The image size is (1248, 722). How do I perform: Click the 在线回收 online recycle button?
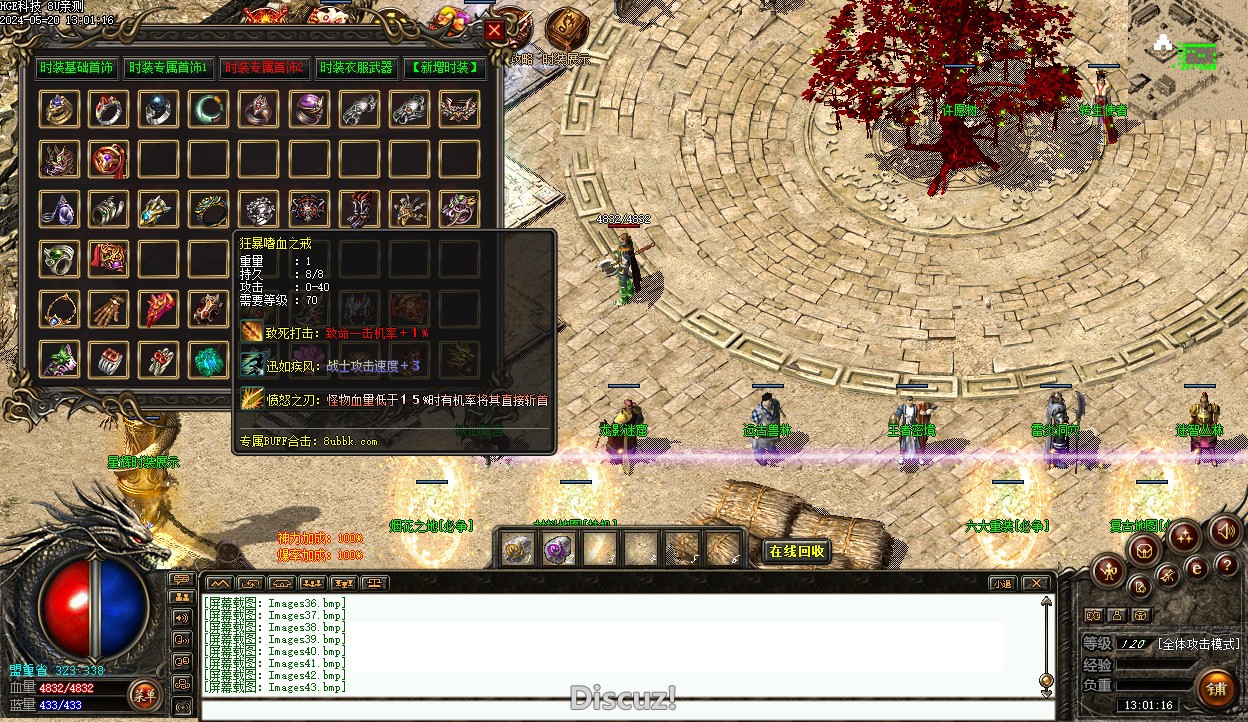797,551
